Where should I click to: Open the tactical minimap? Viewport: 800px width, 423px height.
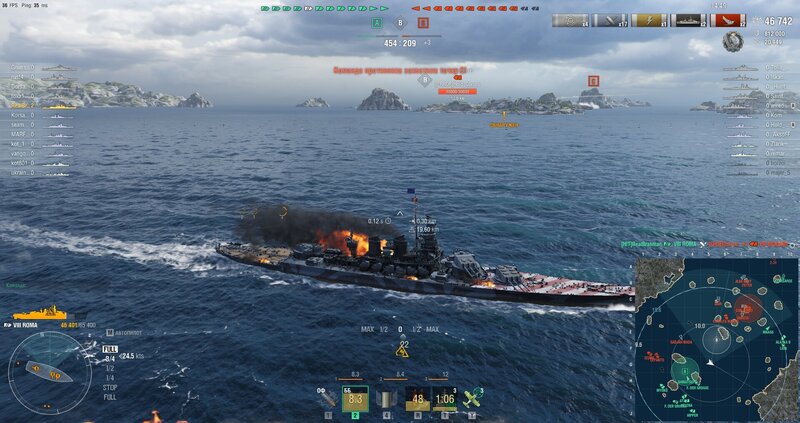[716, 338]
